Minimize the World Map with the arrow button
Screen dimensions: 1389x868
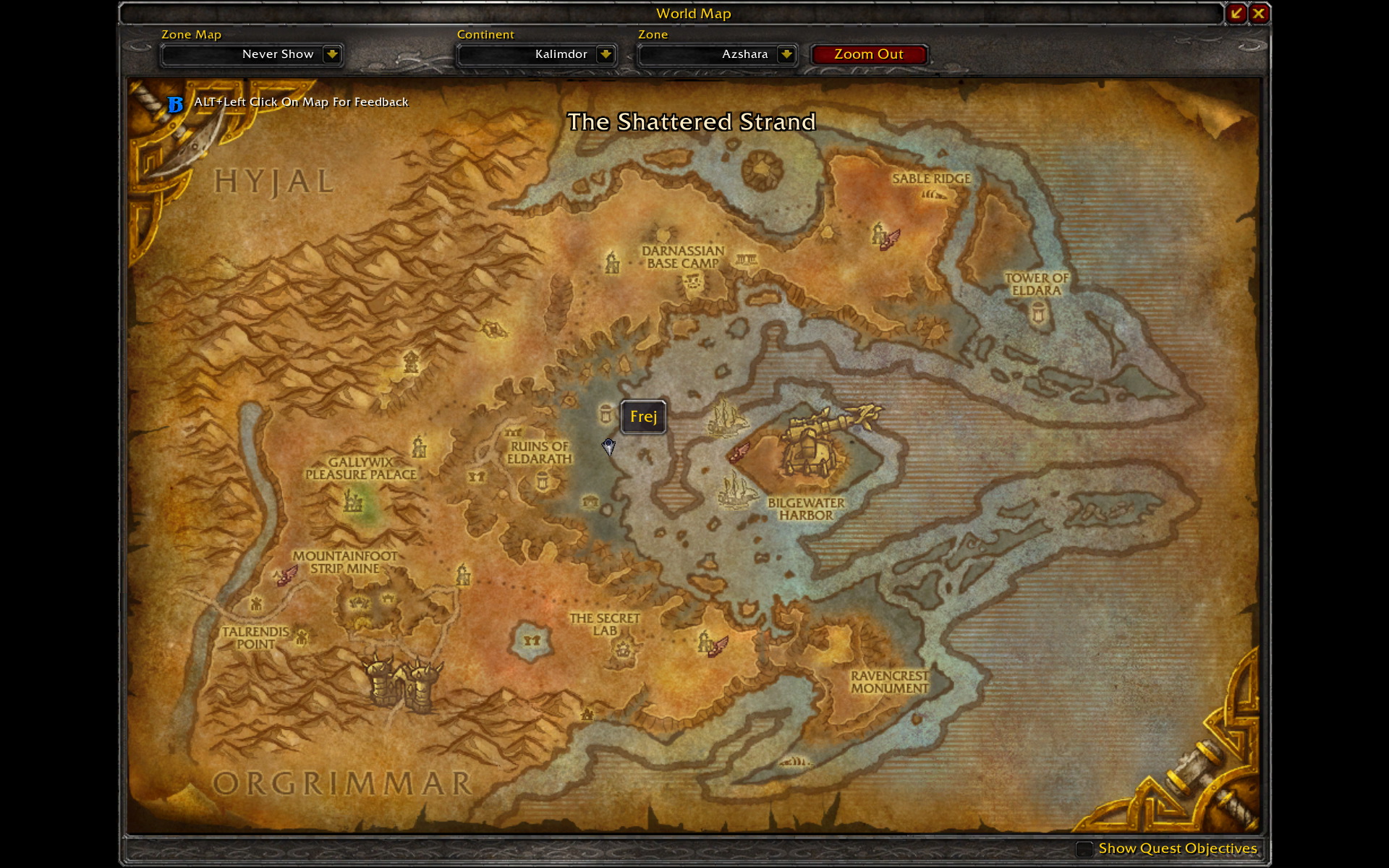click(1236, 13)
